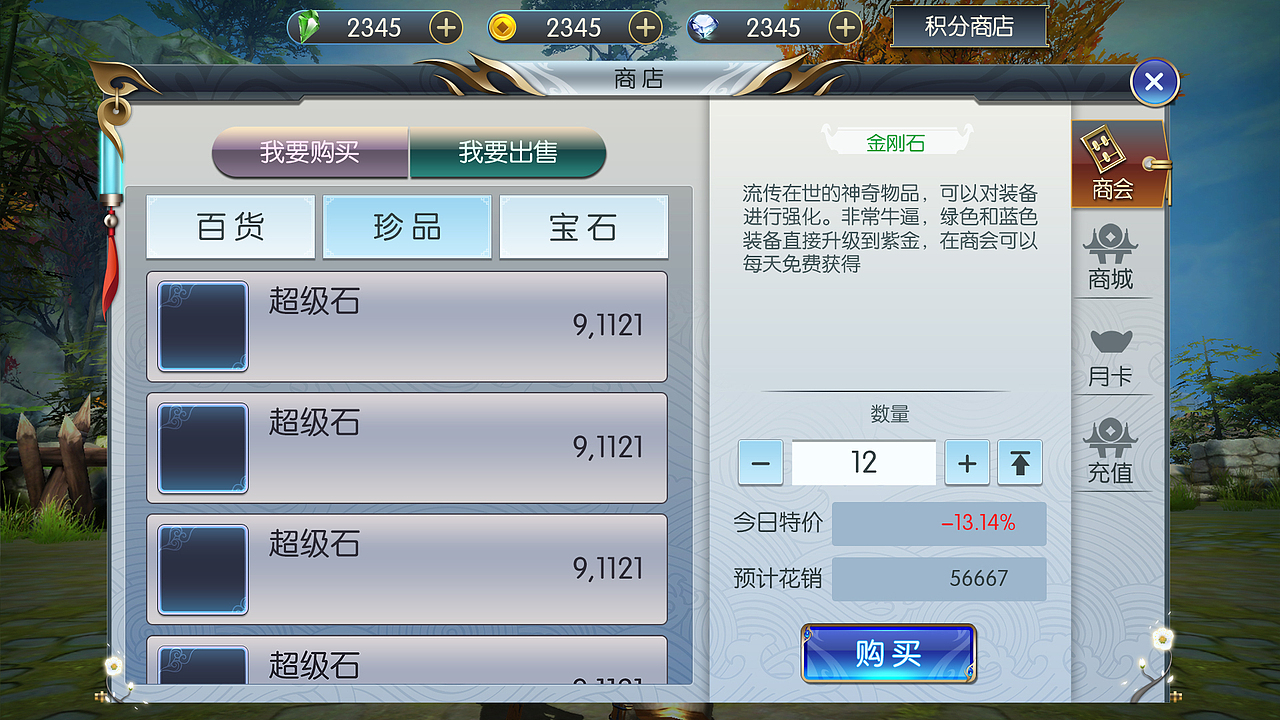Select the 珍品 category tab

407,227
